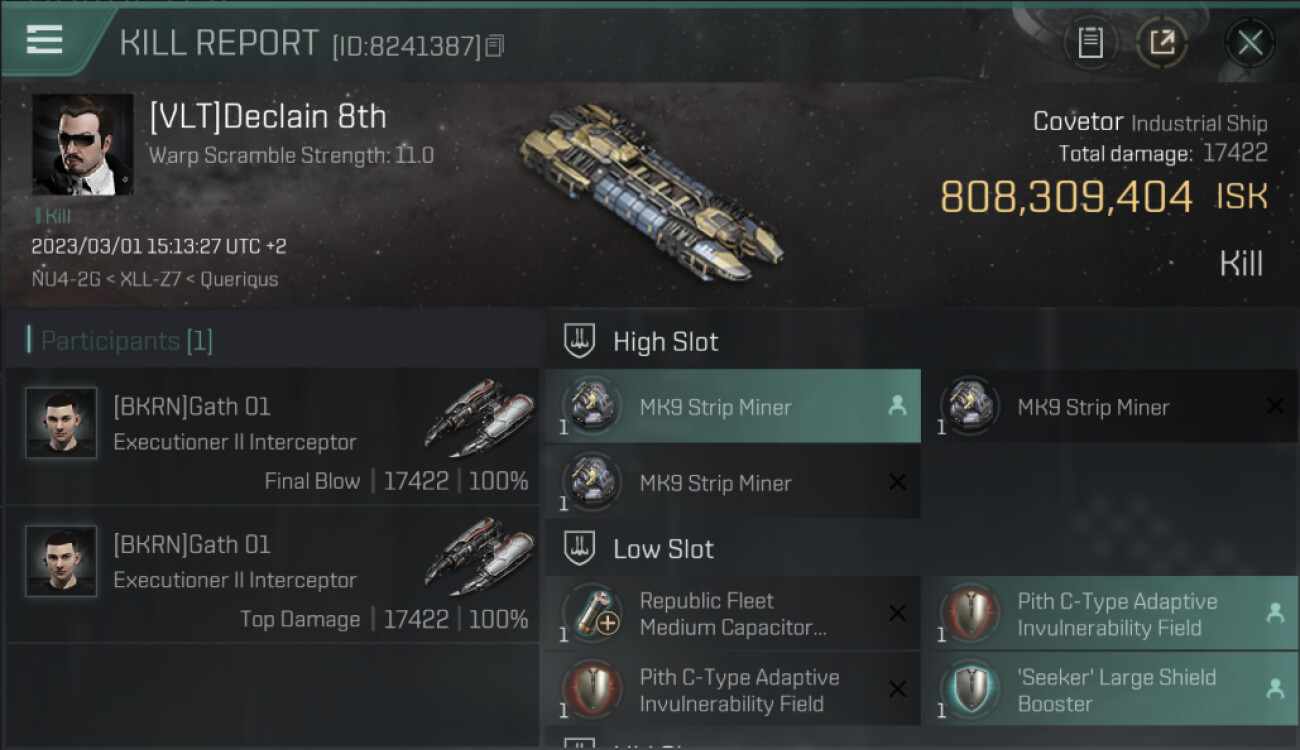Viewport: 1300px width, 750px height.
Task: Open the hamburger menu
Action: pyautogui.click(x=45, y=40)
